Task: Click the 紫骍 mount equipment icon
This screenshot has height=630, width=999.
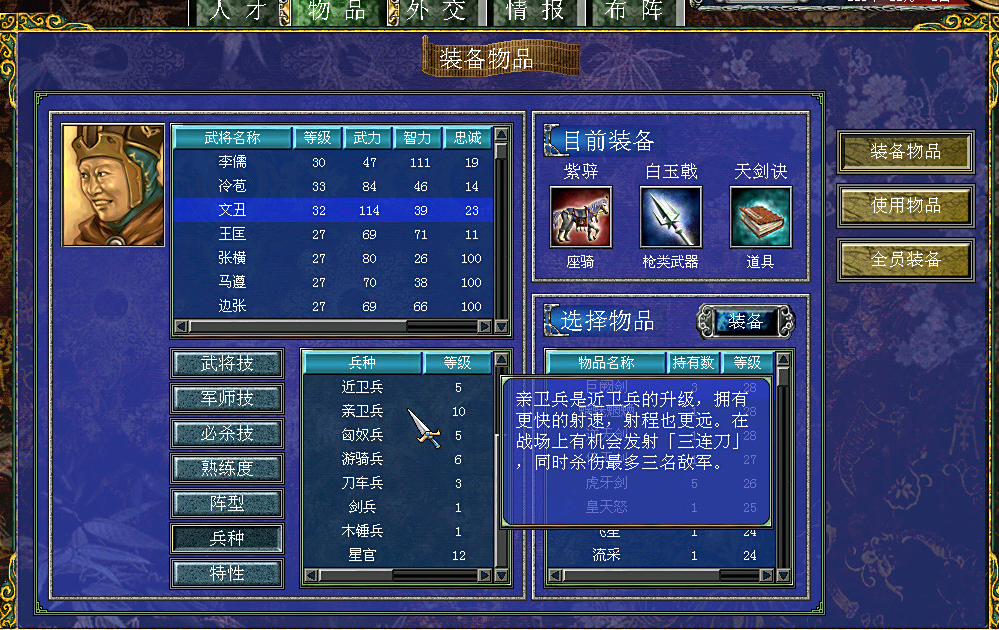Action: (581, 217)
